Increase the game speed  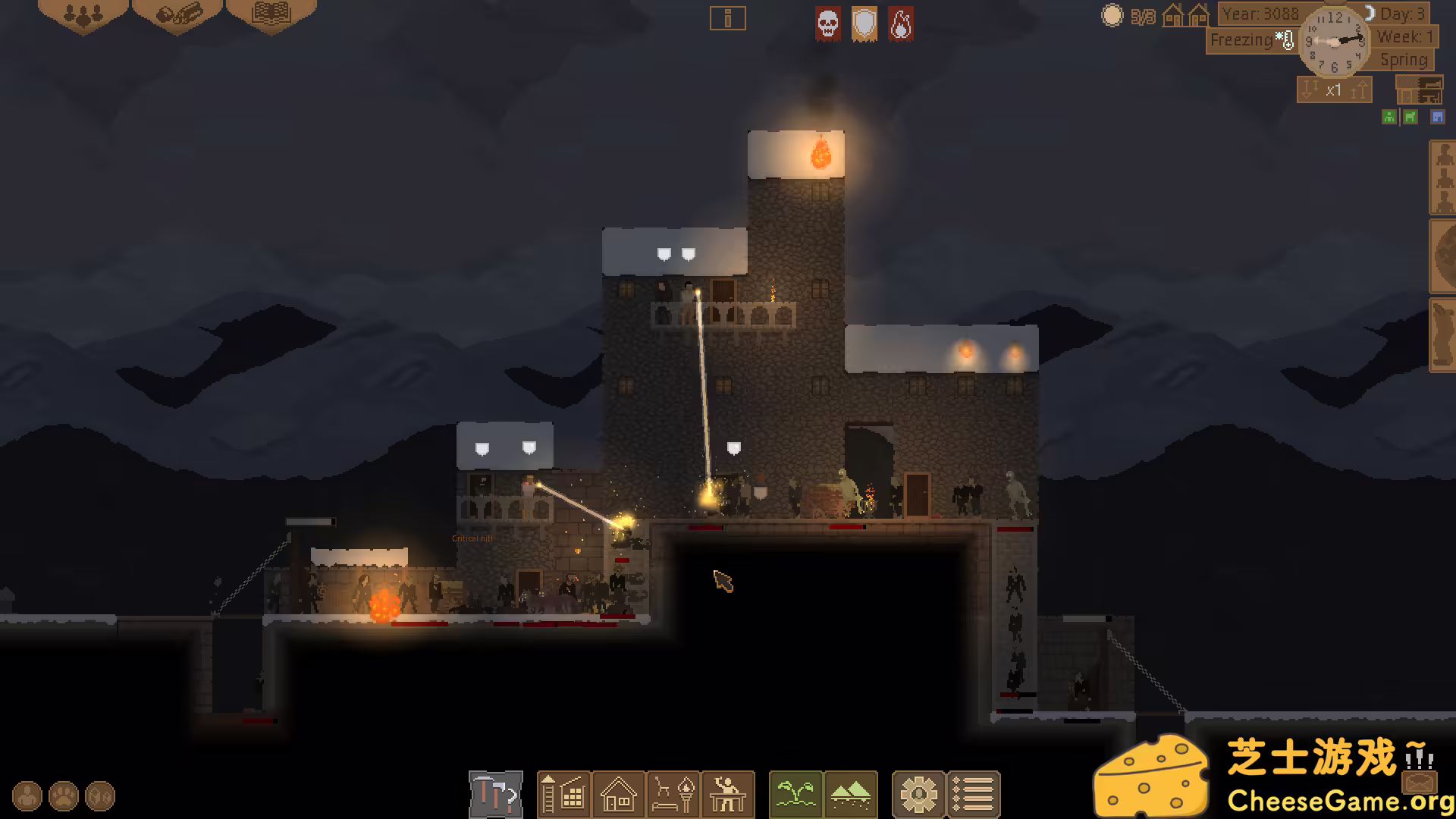point(1358,90)
